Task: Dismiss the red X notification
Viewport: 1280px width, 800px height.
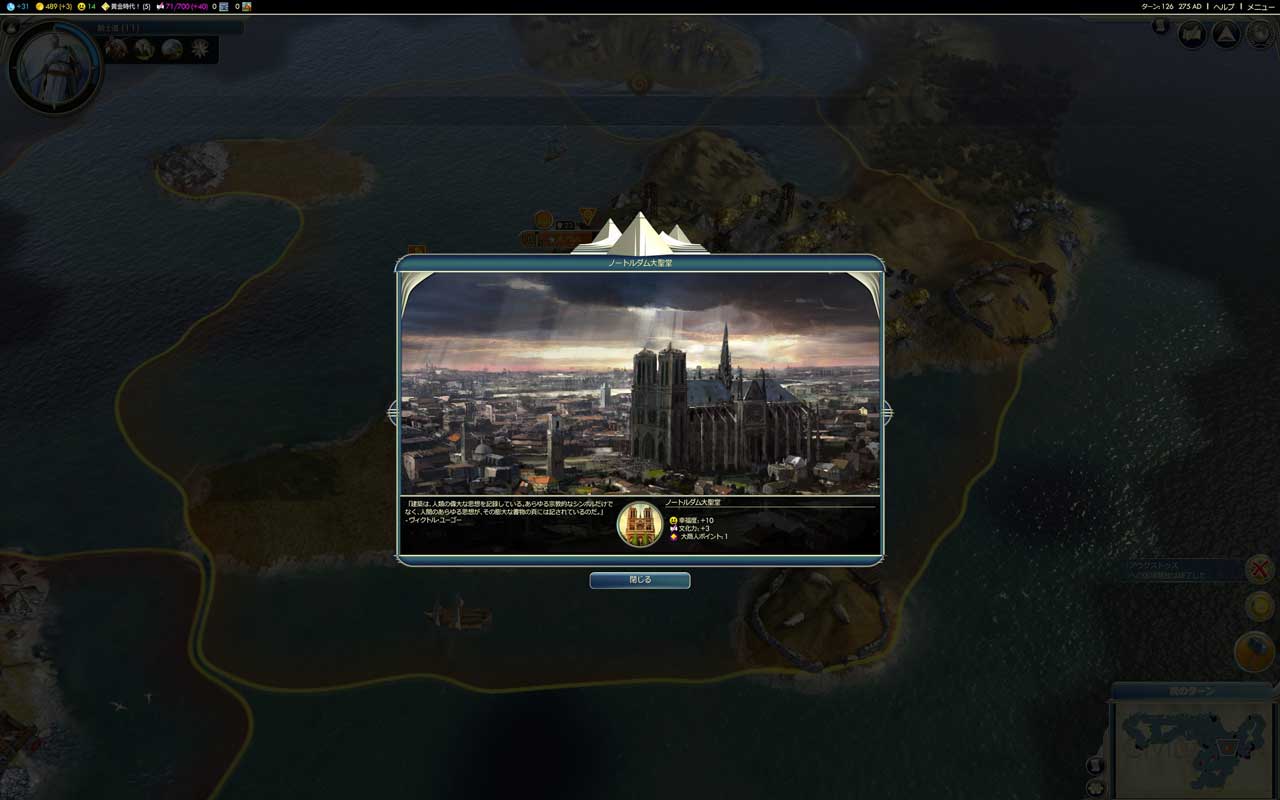Action: tap(1259, 569)
